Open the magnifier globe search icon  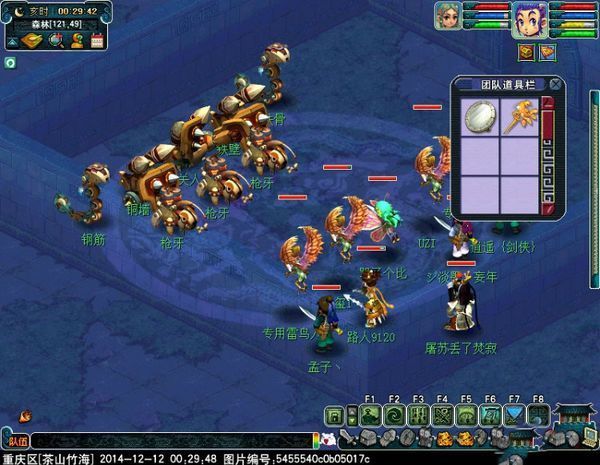[54, 41]
